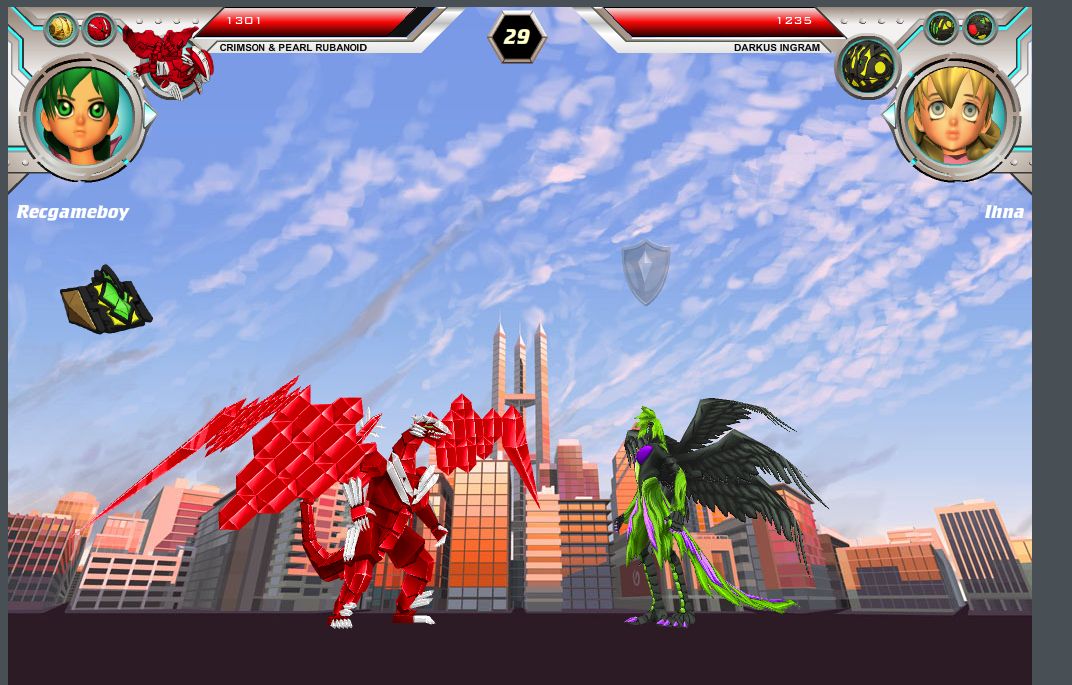Select the opponent's small green-and-black Bakugan ball

point(941,28)
